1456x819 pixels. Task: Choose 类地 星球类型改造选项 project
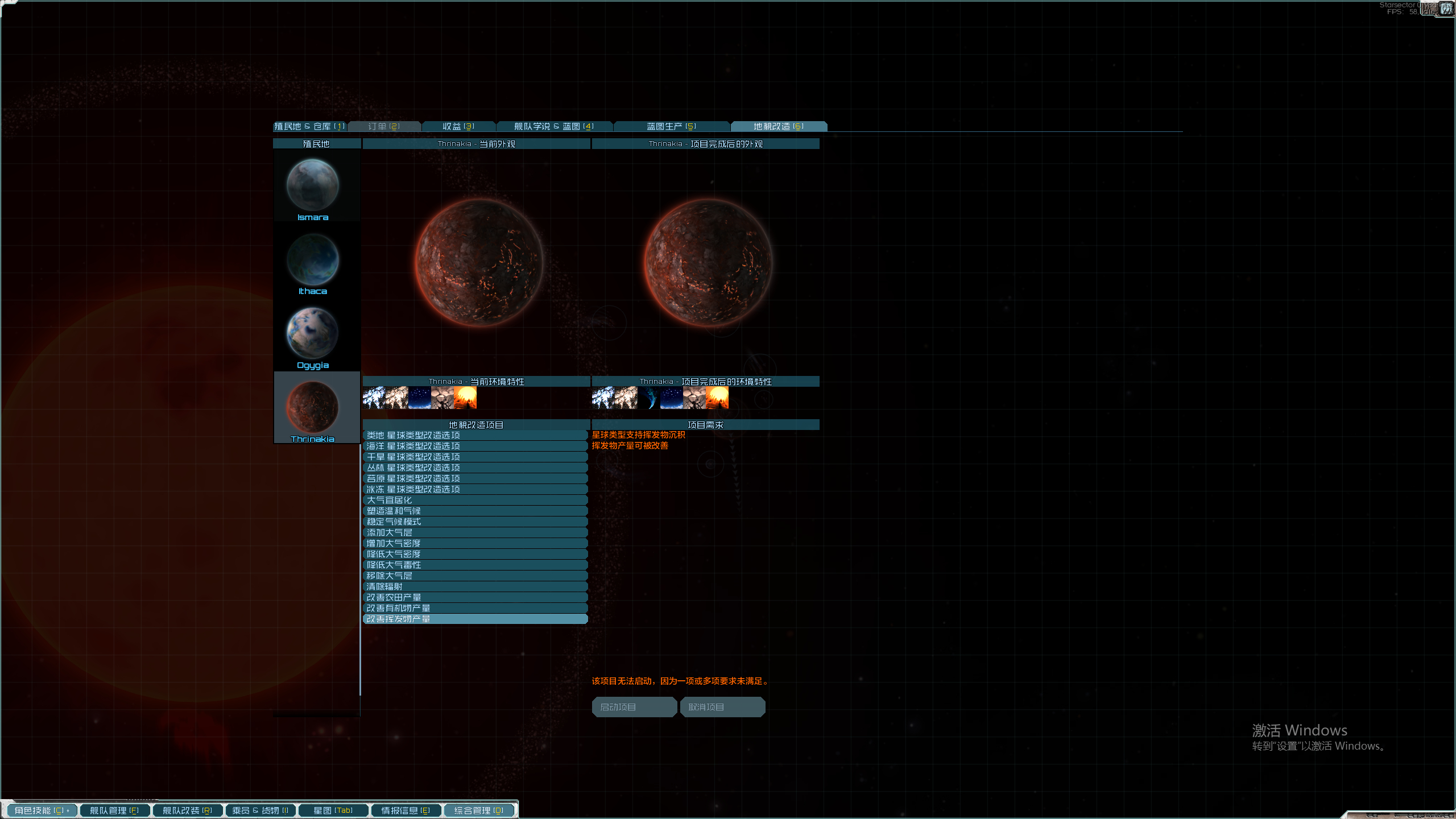(x=475, y=435)
